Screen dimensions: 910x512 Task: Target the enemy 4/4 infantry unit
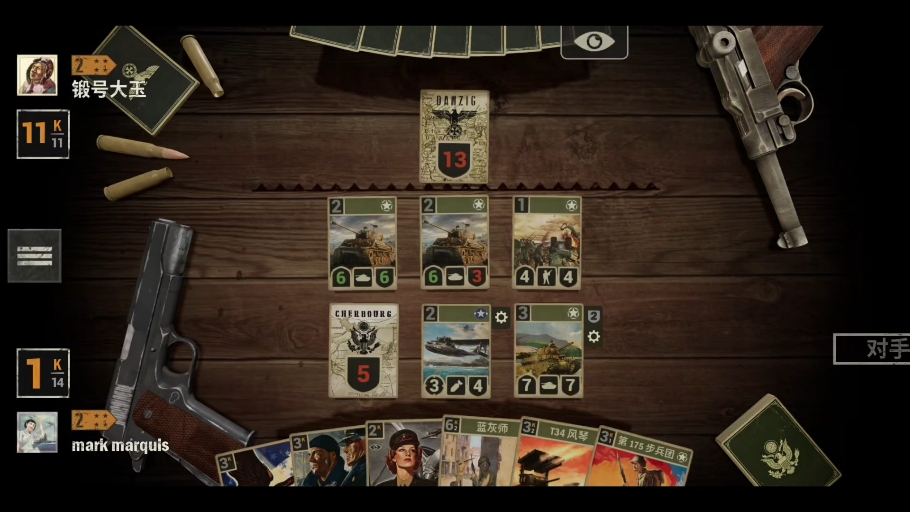pyautogui.click(x=547, y=243)
